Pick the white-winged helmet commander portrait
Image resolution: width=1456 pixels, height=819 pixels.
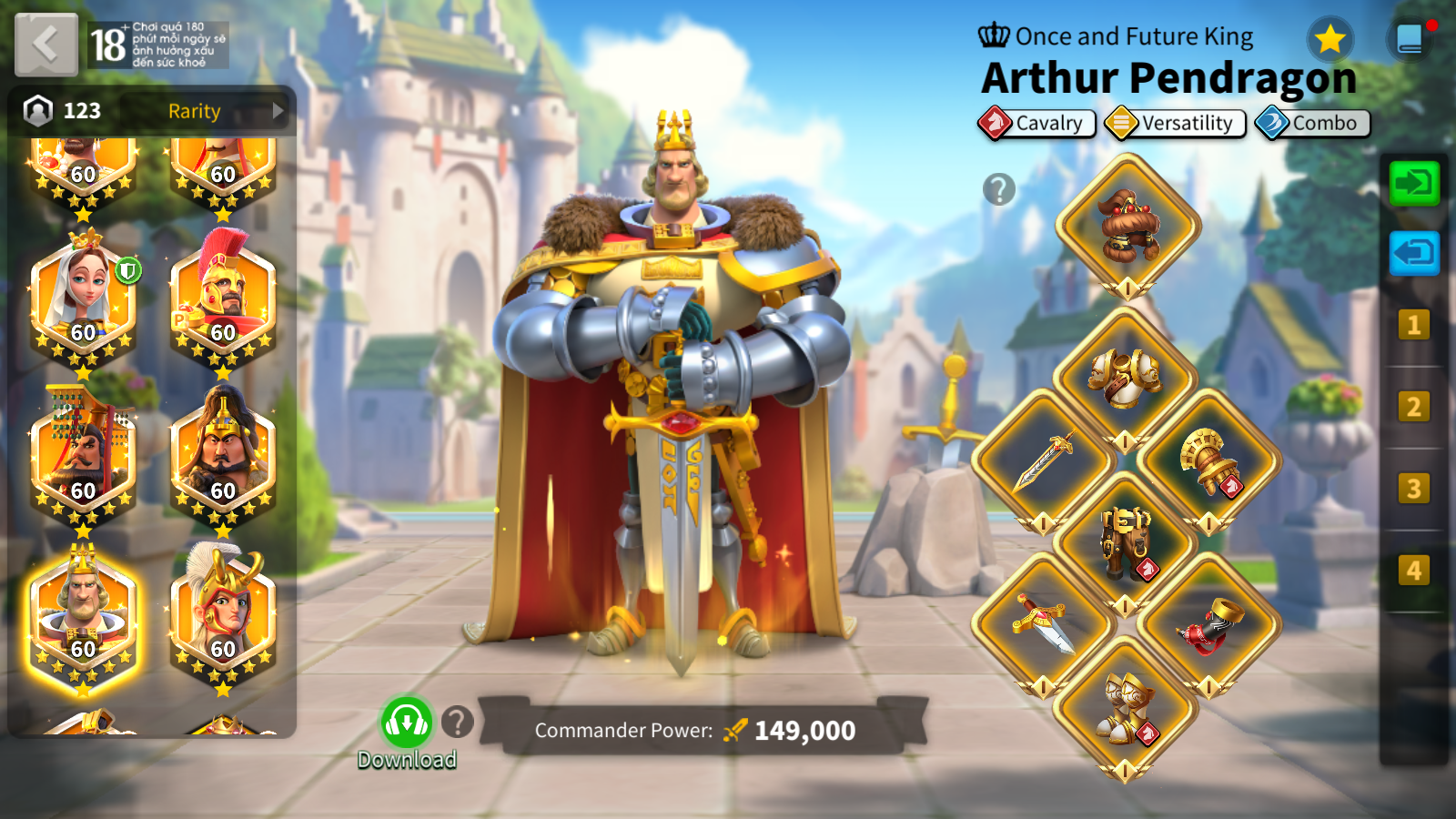(223, 619)
